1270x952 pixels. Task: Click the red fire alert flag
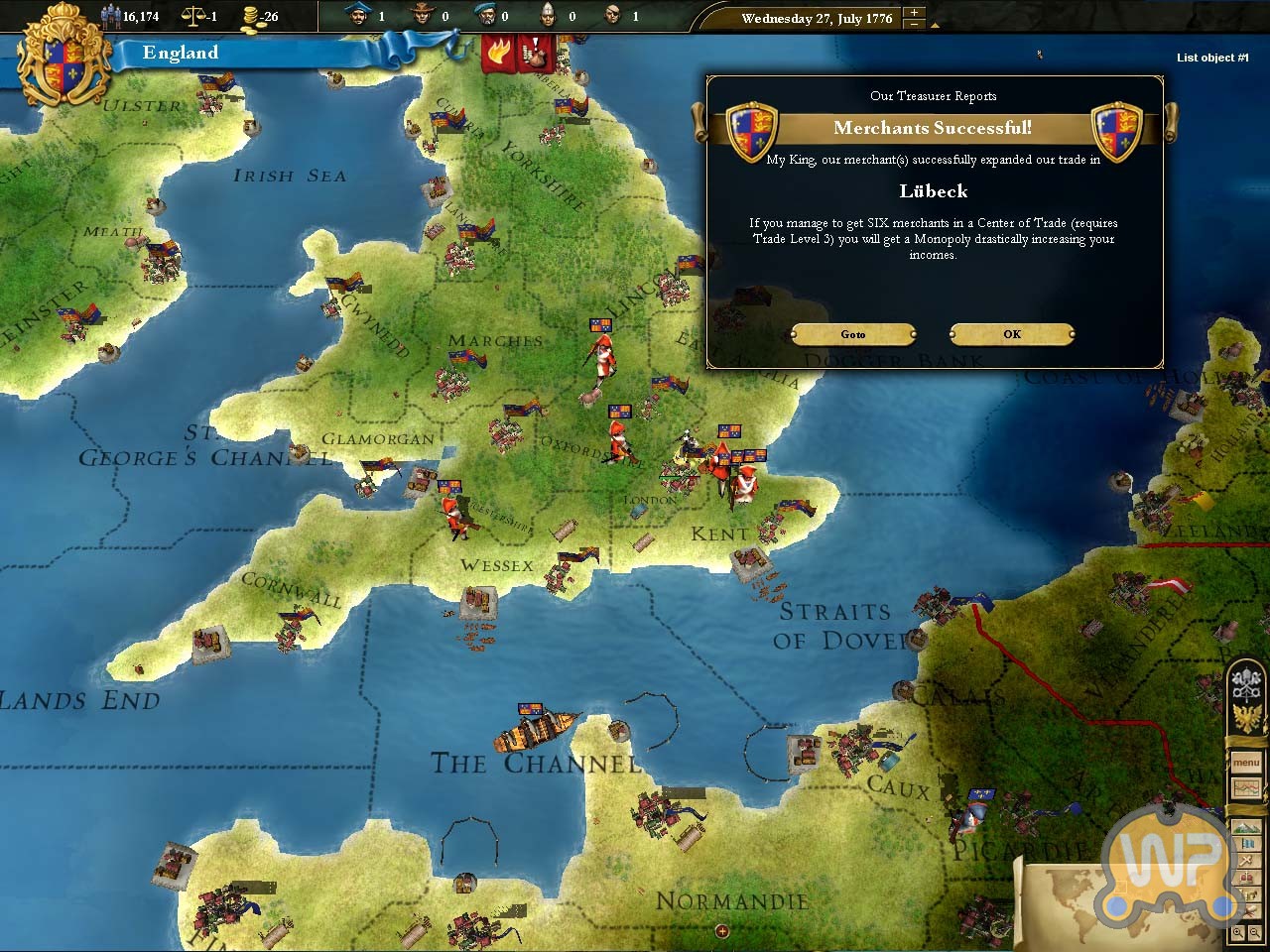point(496,53)
